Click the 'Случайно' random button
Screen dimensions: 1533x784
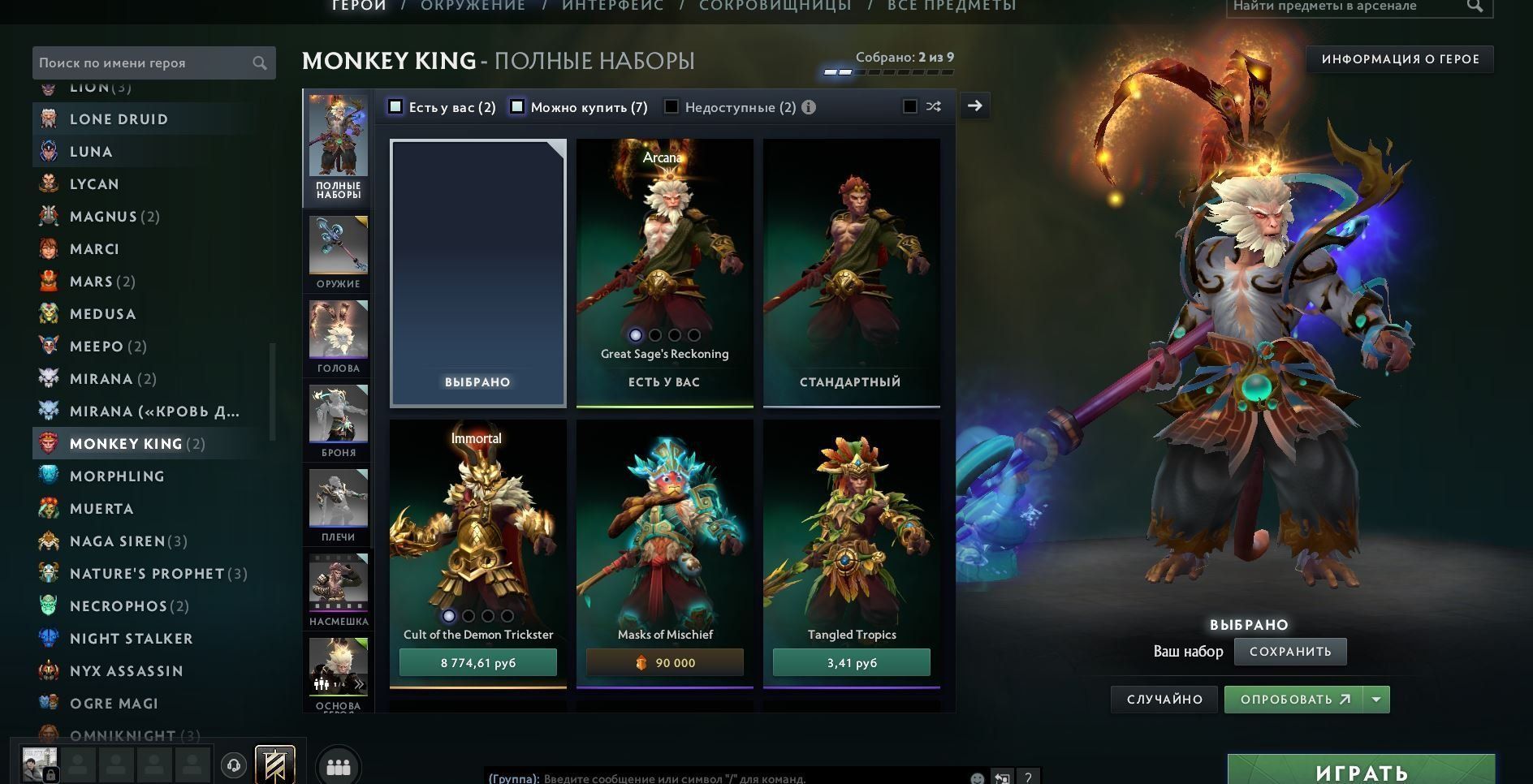[x=1164, y=700]
